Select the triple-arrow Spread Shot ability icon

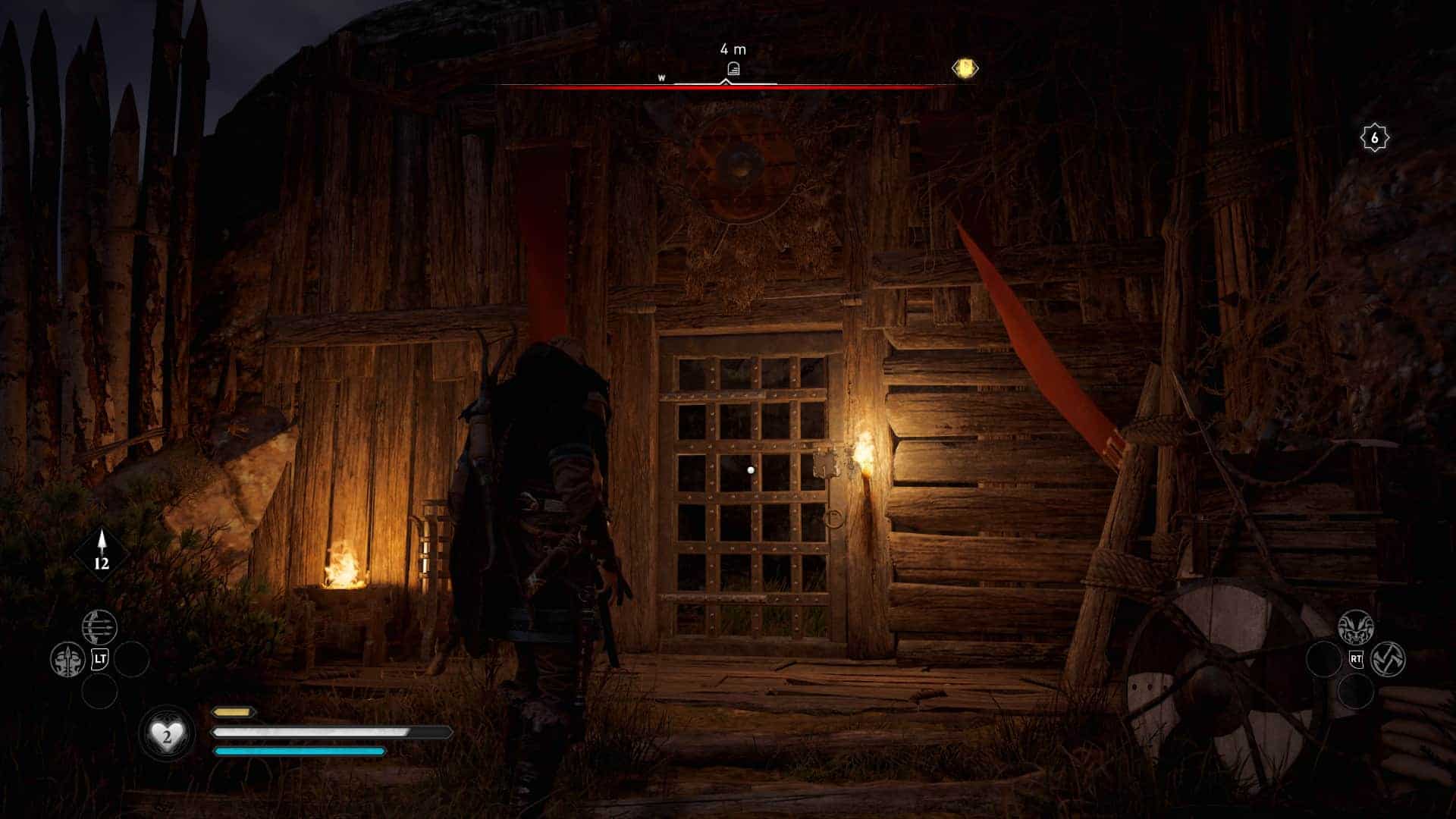pyautogui.click(x=99, y=626)
